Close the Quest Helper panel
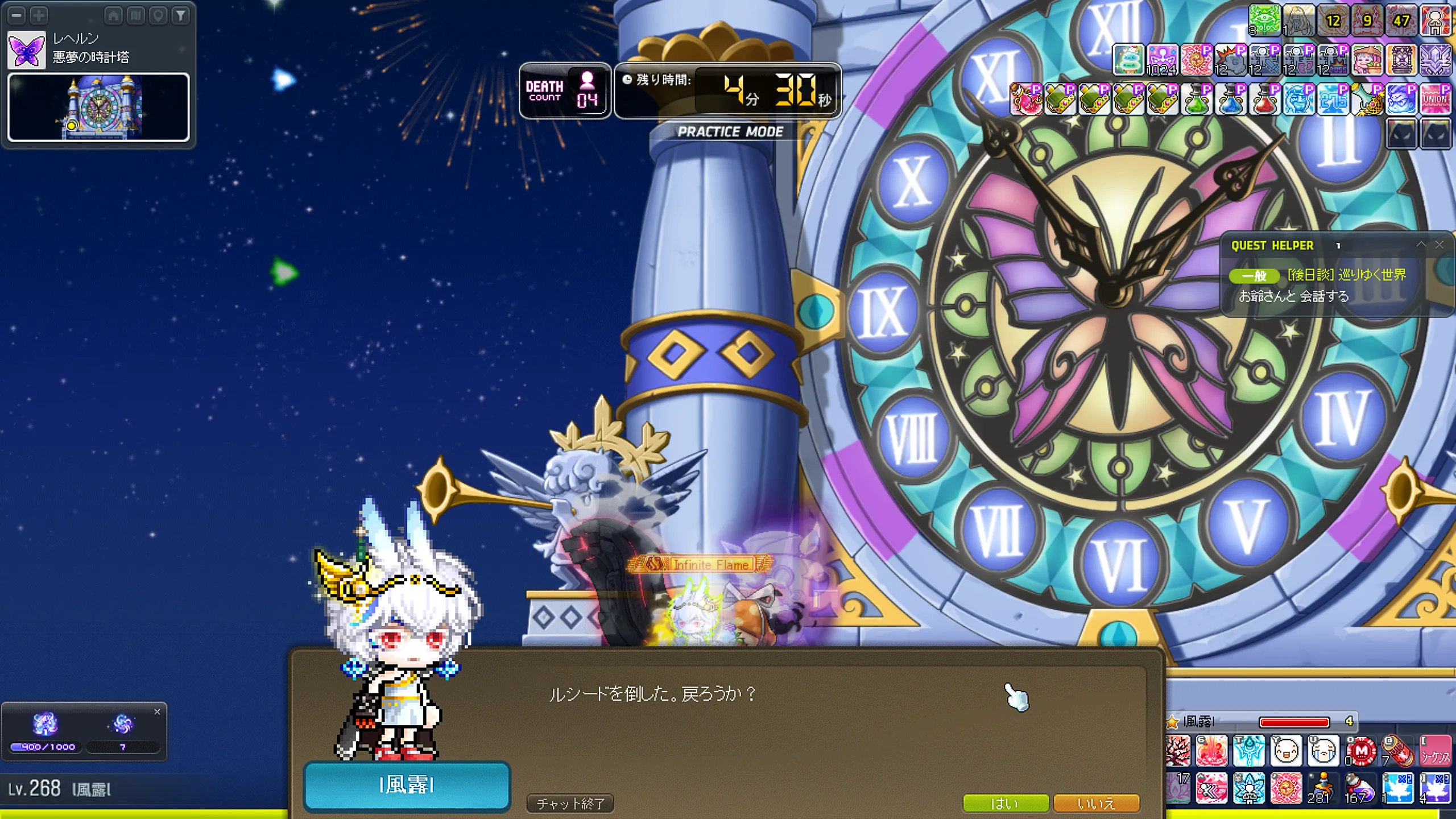The width and height of the screenshot is (1456, 819). pyautogui.click(x=1440, y=245)
